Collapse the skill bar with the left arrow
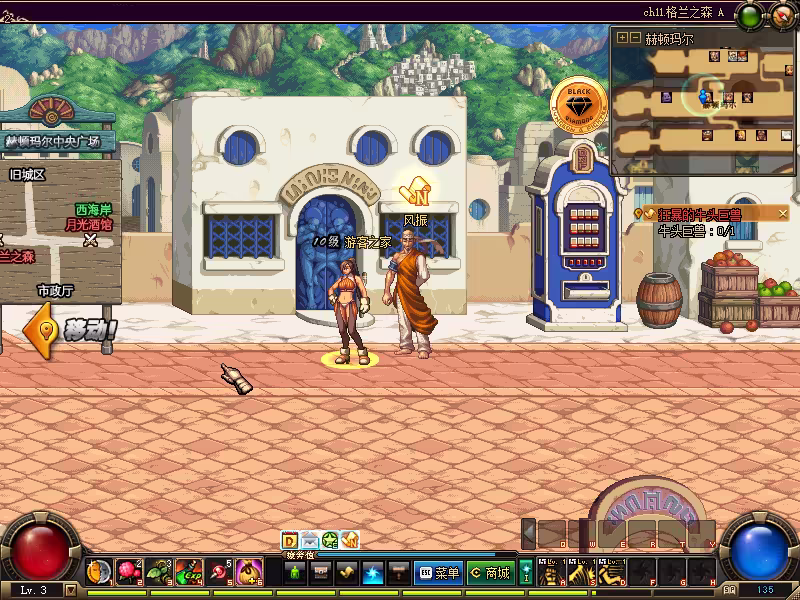The height and width of the screenshot is (600, 800). pyautogui.click(x=529, y=534)
